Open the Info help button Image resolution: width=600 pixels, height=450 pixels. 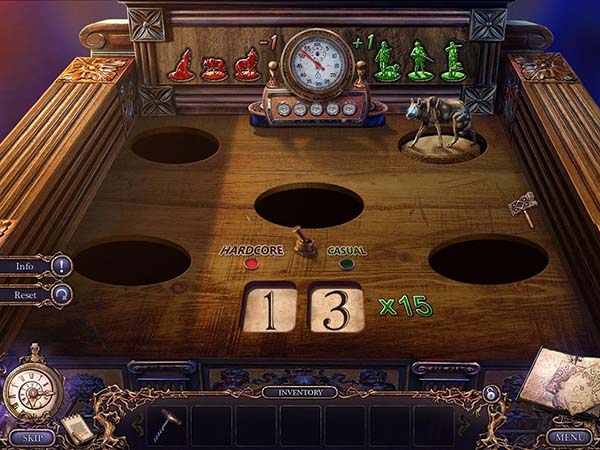click(36, 266)
